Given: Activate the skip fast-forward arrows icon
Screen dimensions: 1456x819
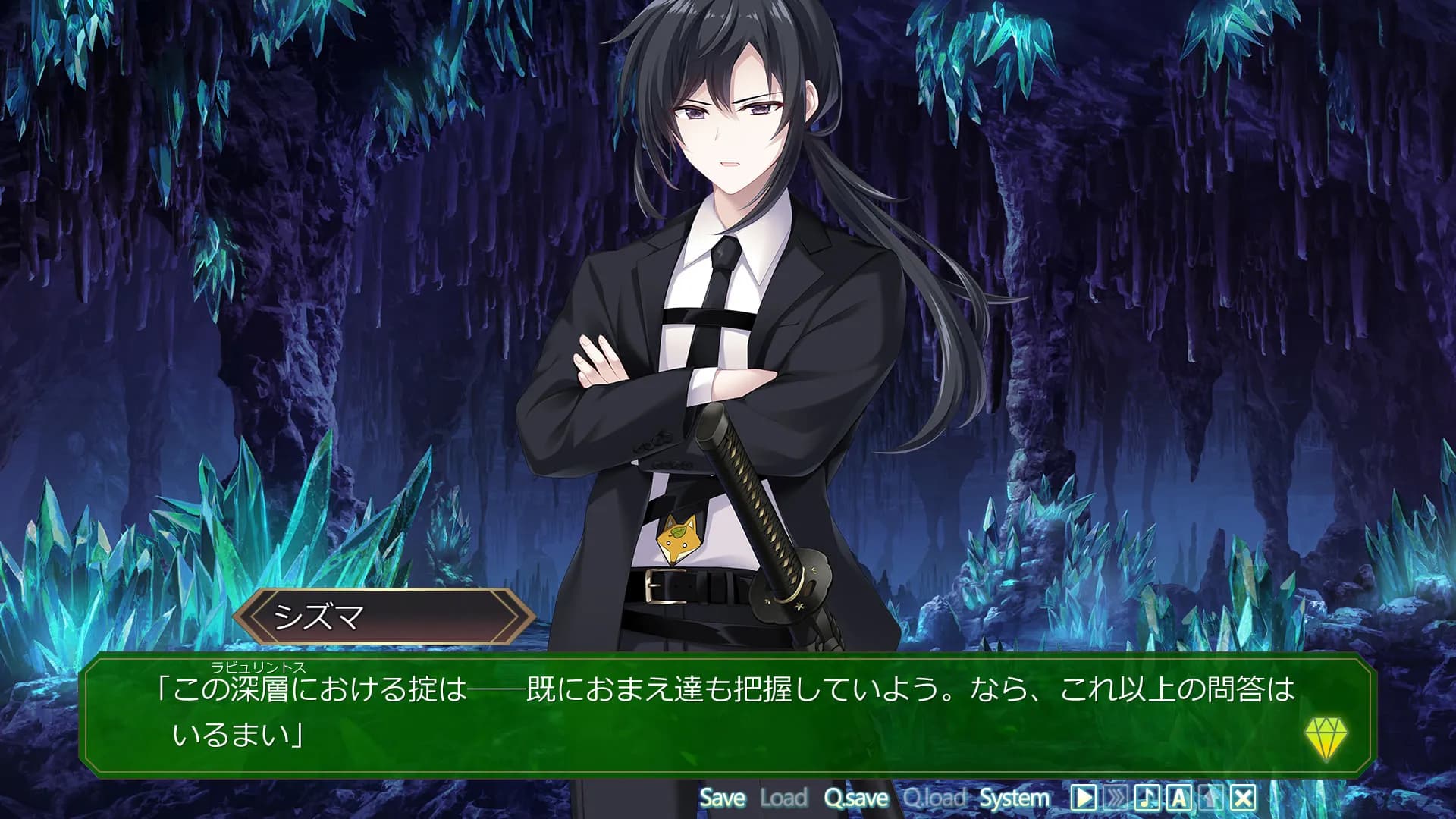Looking at the screenshot, I should (x=1115, y=798).
